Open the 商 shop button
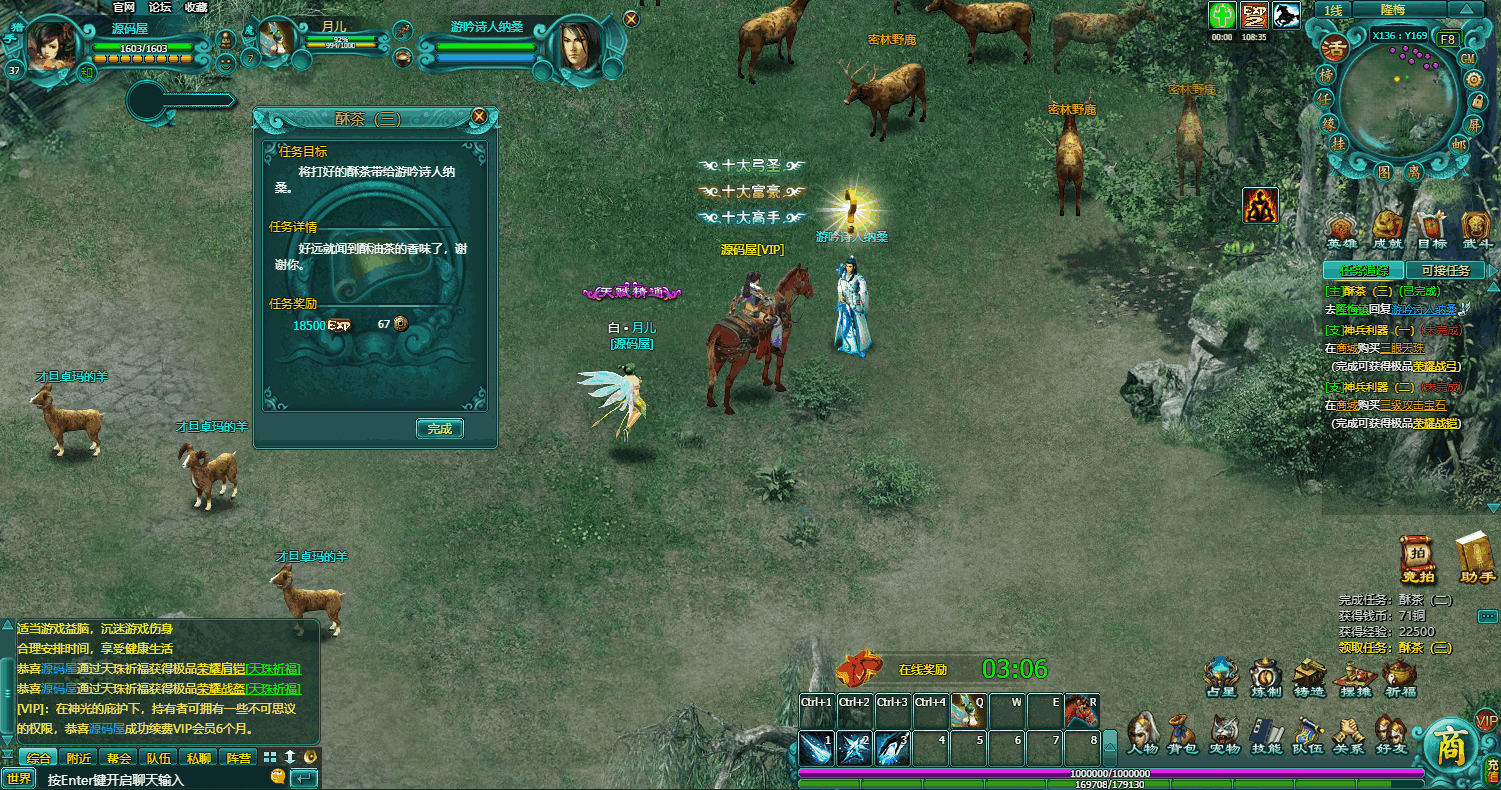The height and width of the screenshot is (790, 1501). [x=1449, y=747]
